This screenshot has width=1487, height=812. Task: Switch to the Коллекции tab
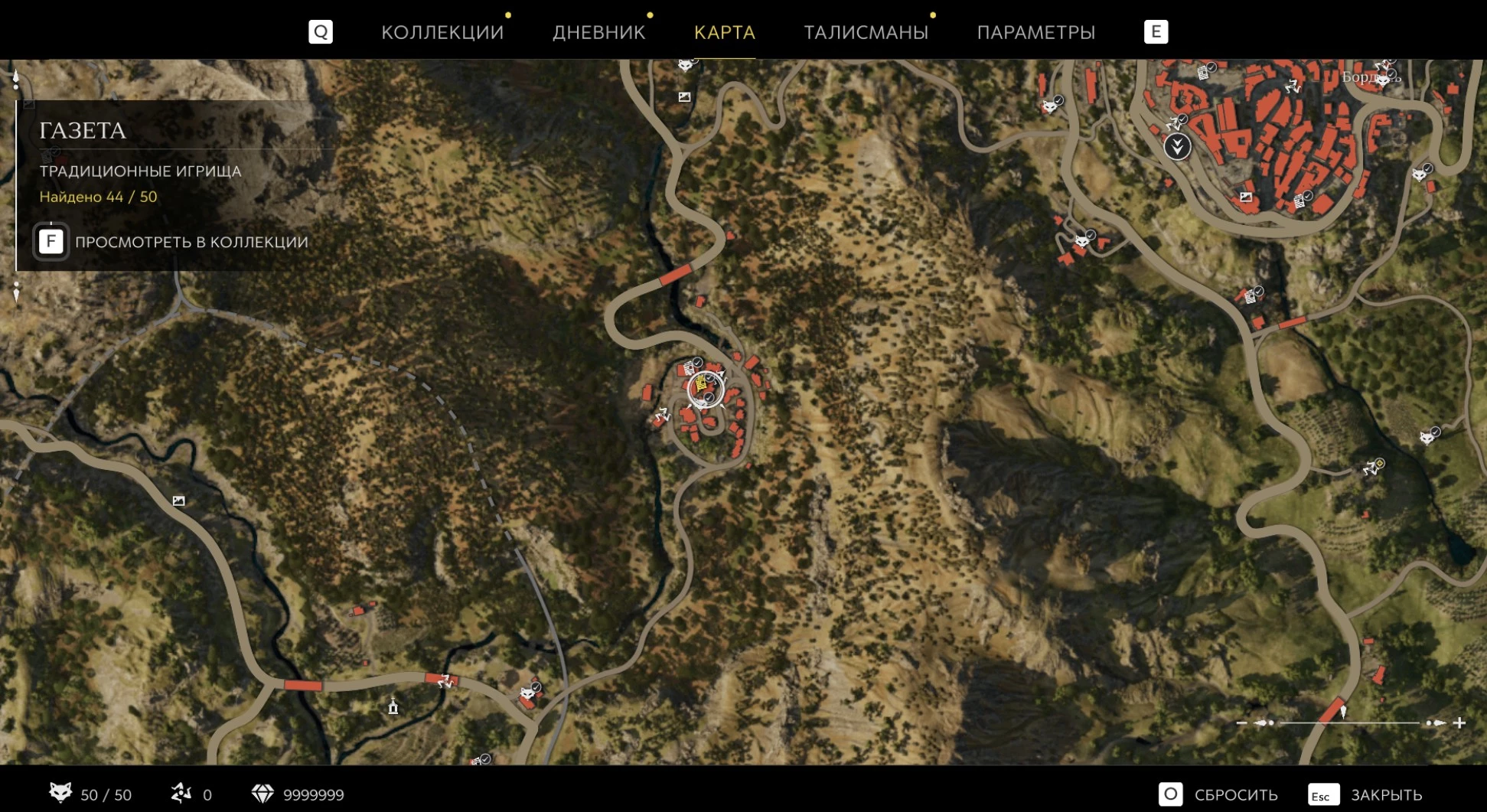point(442,32)
